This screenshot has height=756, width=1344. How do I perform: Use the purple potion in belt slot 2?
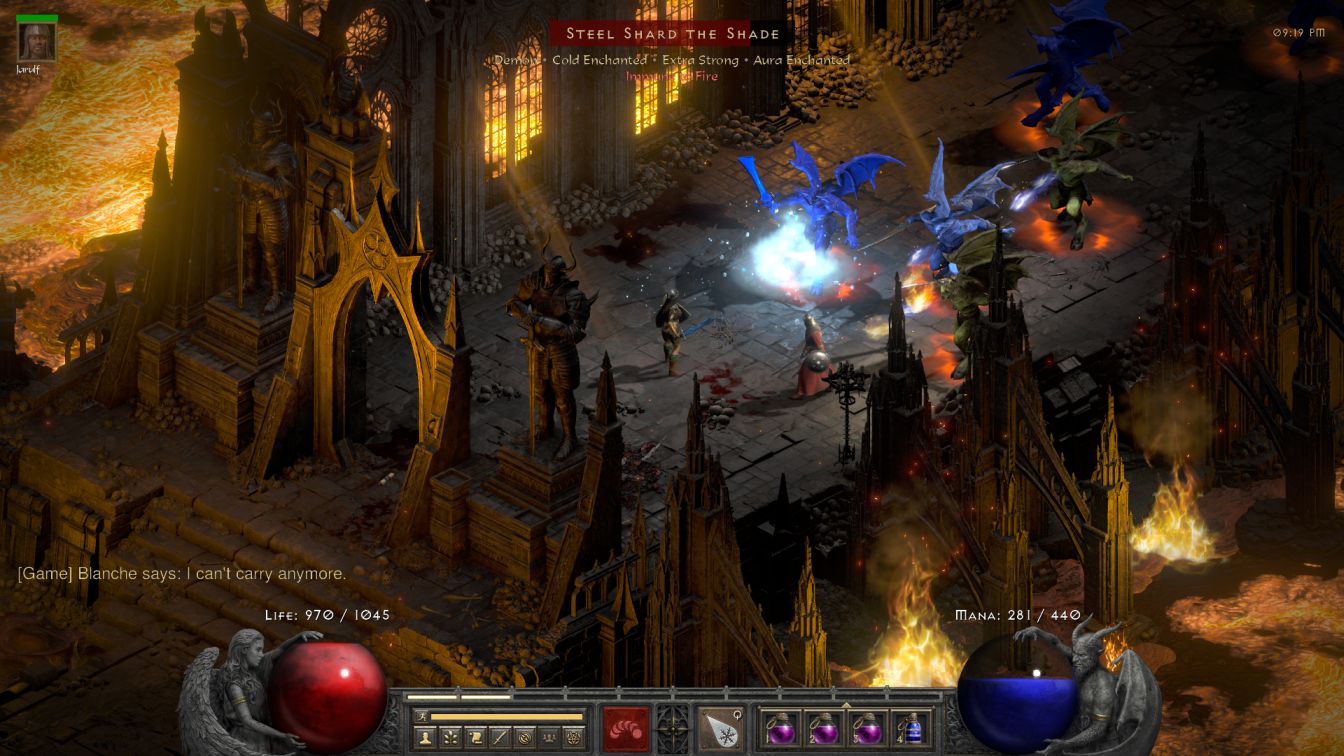point(823,728)
